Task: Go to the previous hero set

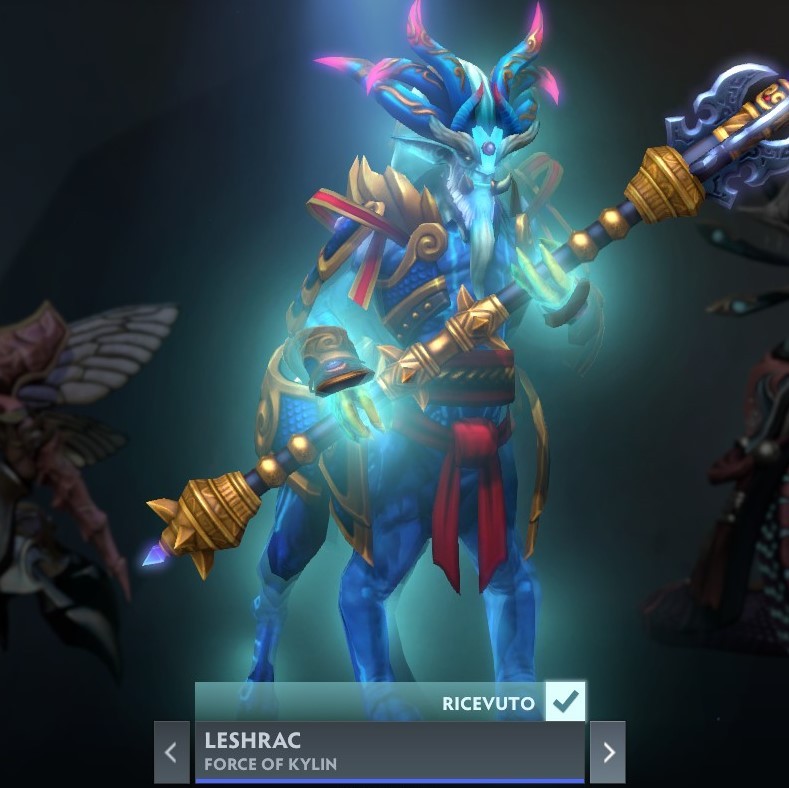Action: click(x=171, y=752)
